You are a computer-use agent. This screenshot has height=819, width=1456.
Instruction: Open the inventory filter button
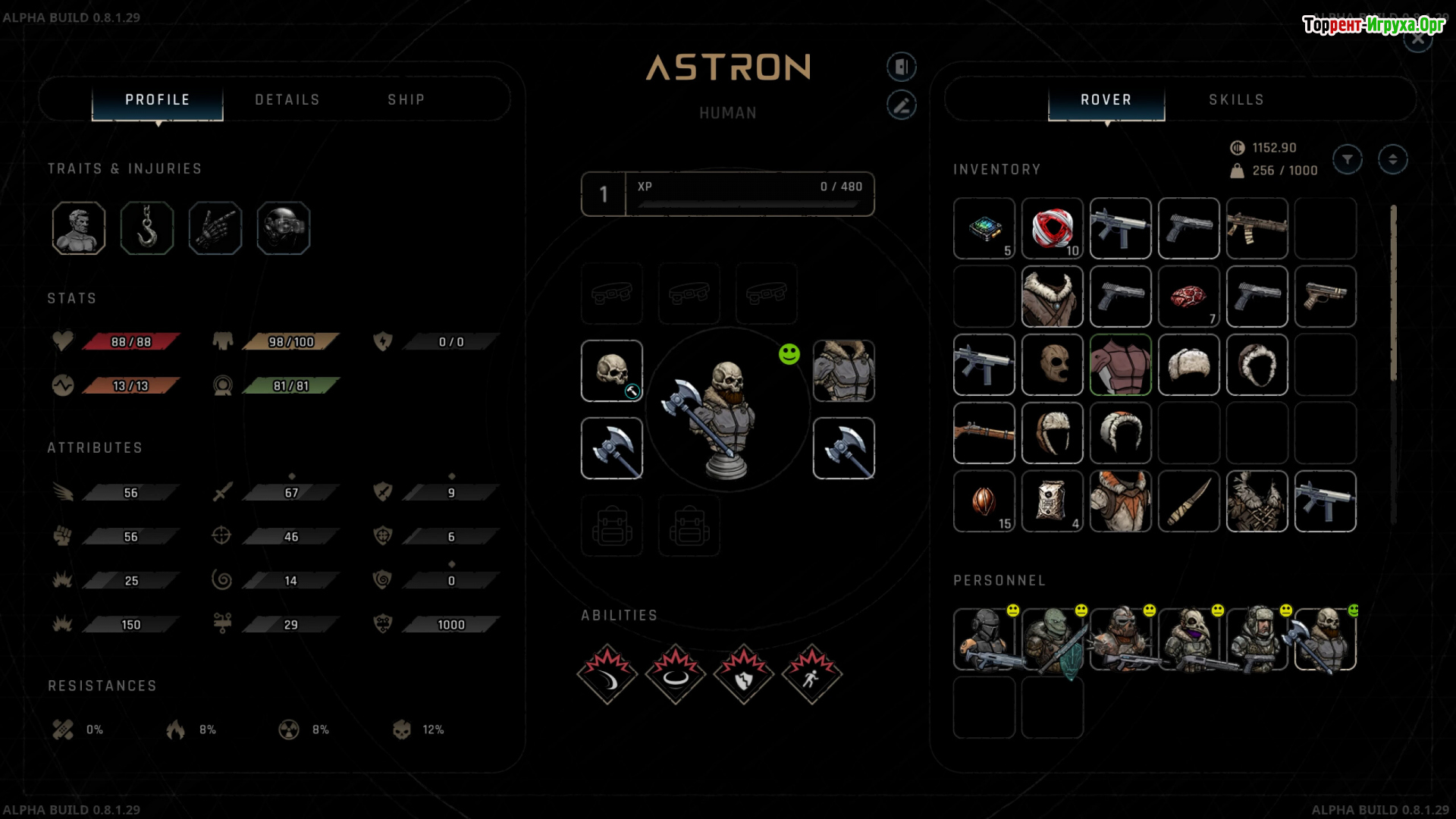(1348, 159)
